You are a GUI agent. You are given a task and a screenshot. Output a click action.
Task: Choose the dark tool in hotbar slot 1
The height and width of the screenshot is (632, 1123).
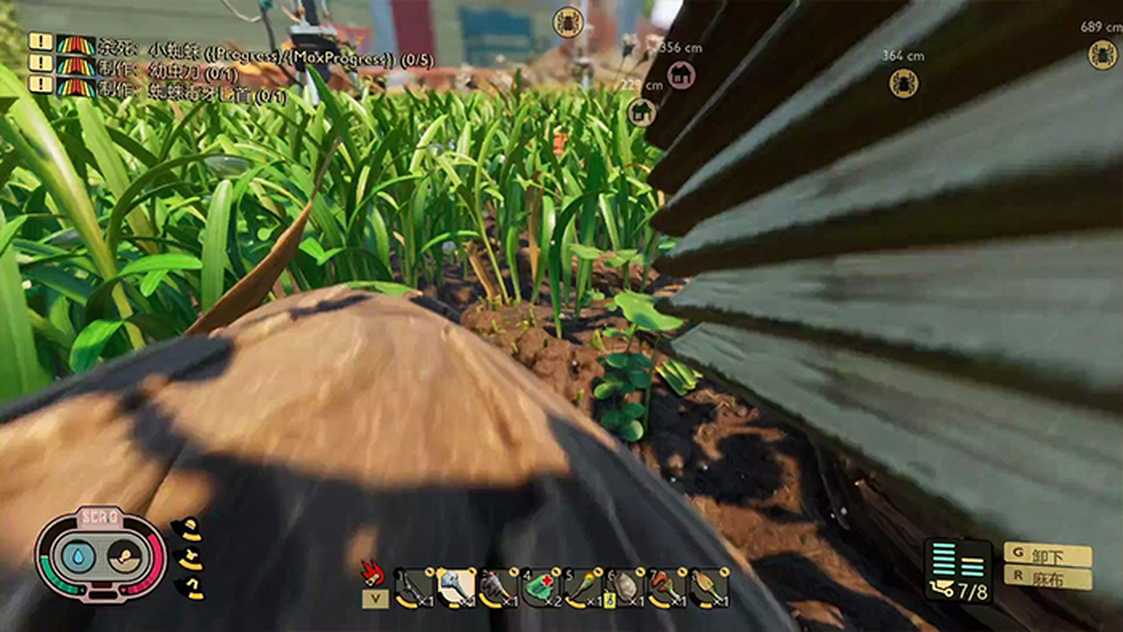[413, 588]
